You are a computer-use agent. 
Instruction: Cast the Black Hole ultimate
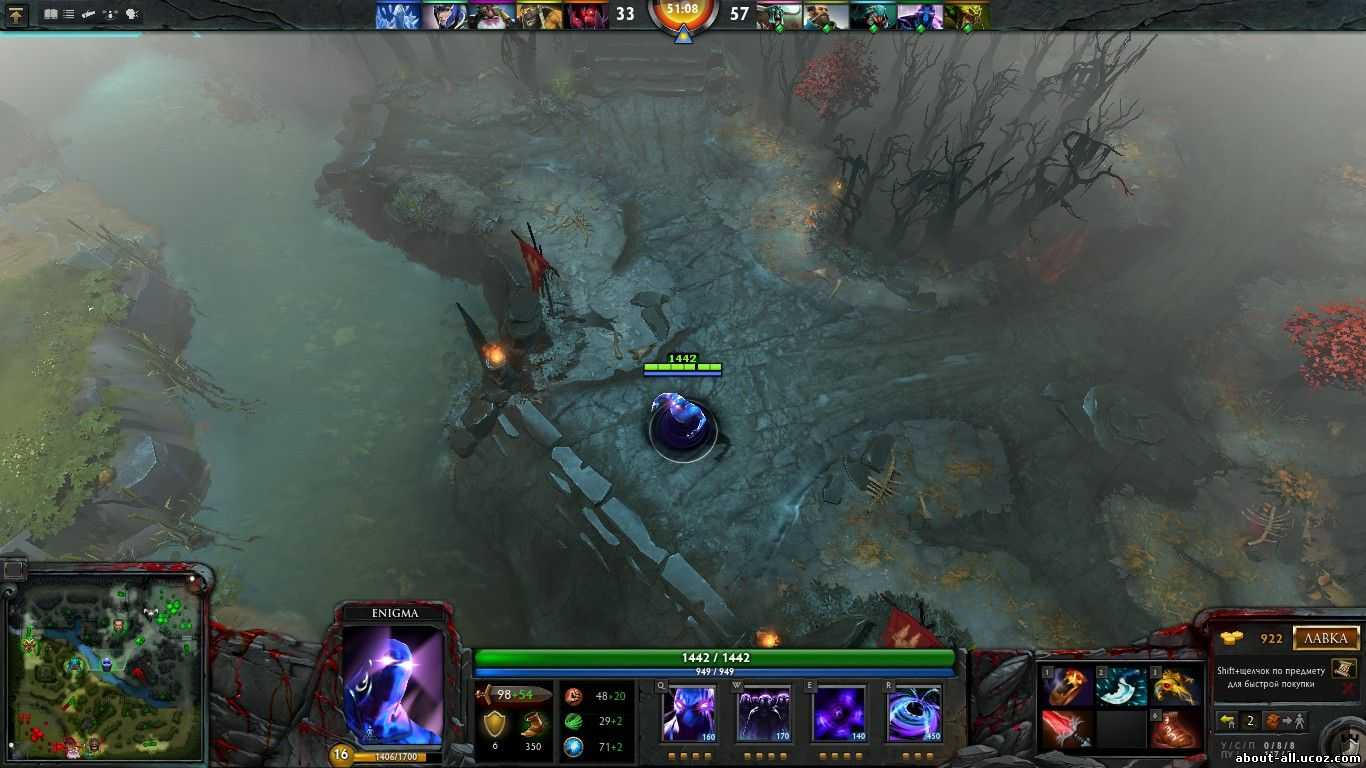point(913,713)
